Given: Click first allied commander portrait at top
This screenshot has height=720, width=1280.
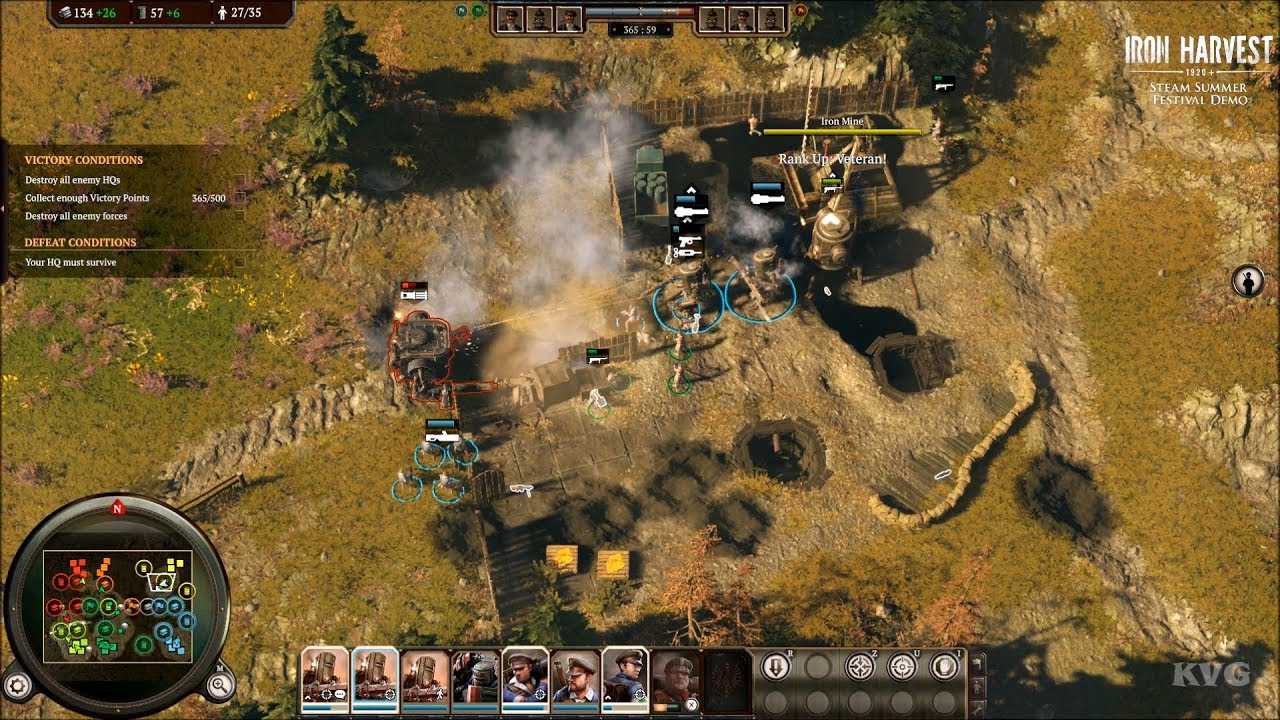Looking at the screenshot, I should 509,19.
